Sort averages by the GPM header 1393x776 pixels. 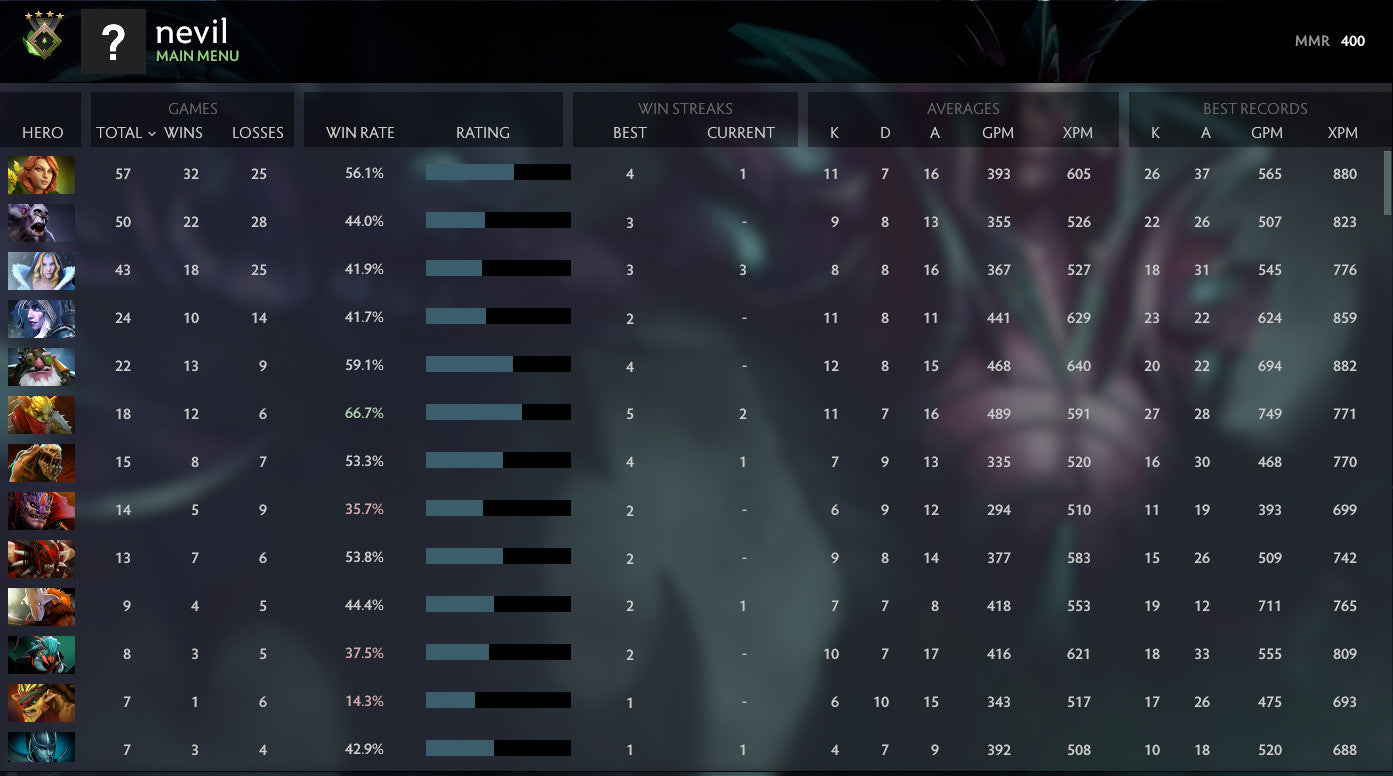[x=999, y=132]
